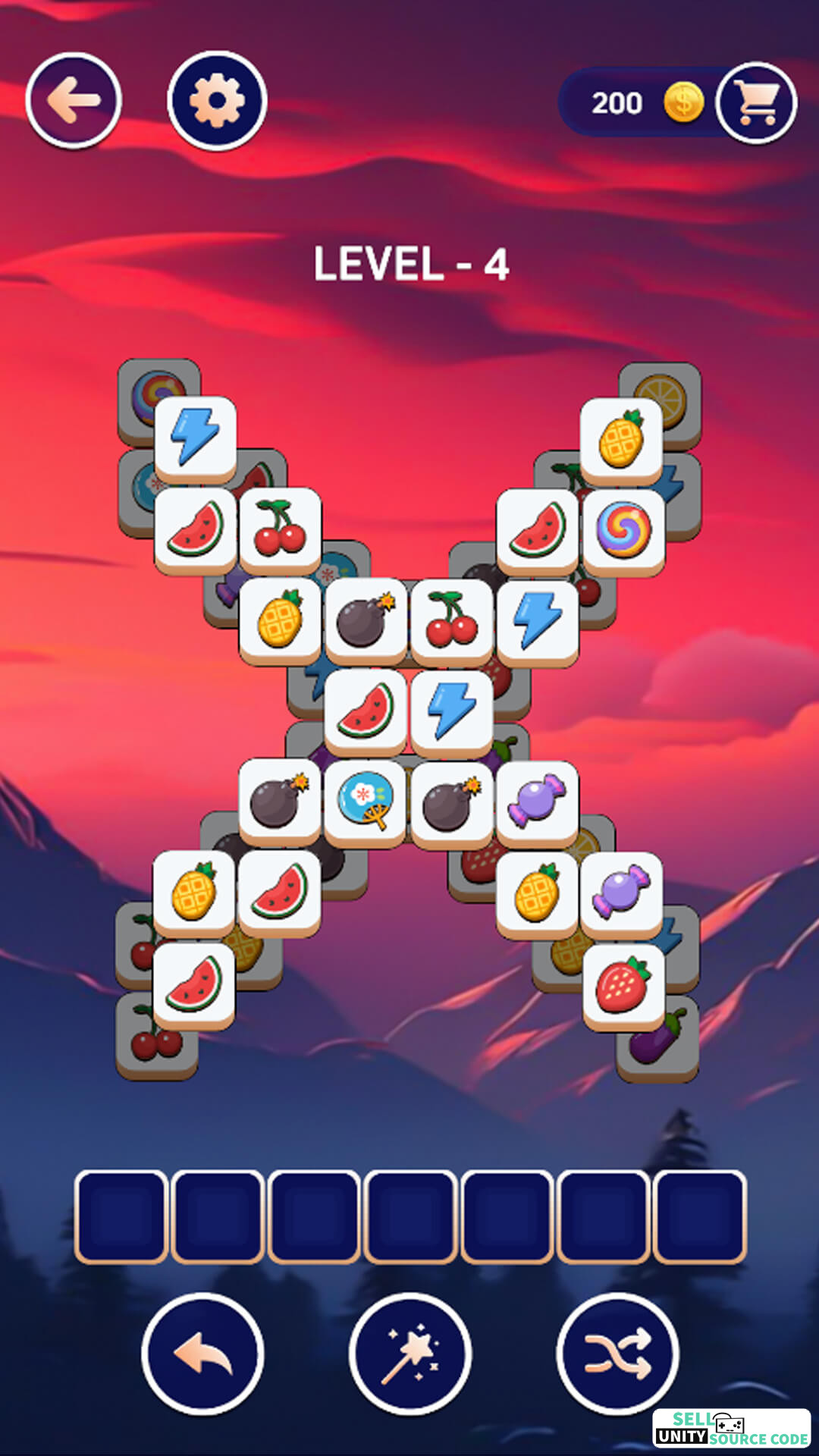Viewport: 819px width, 1456px height.
Task: Tap the purple candy tile beside the bomb
Action: [537, 802]
